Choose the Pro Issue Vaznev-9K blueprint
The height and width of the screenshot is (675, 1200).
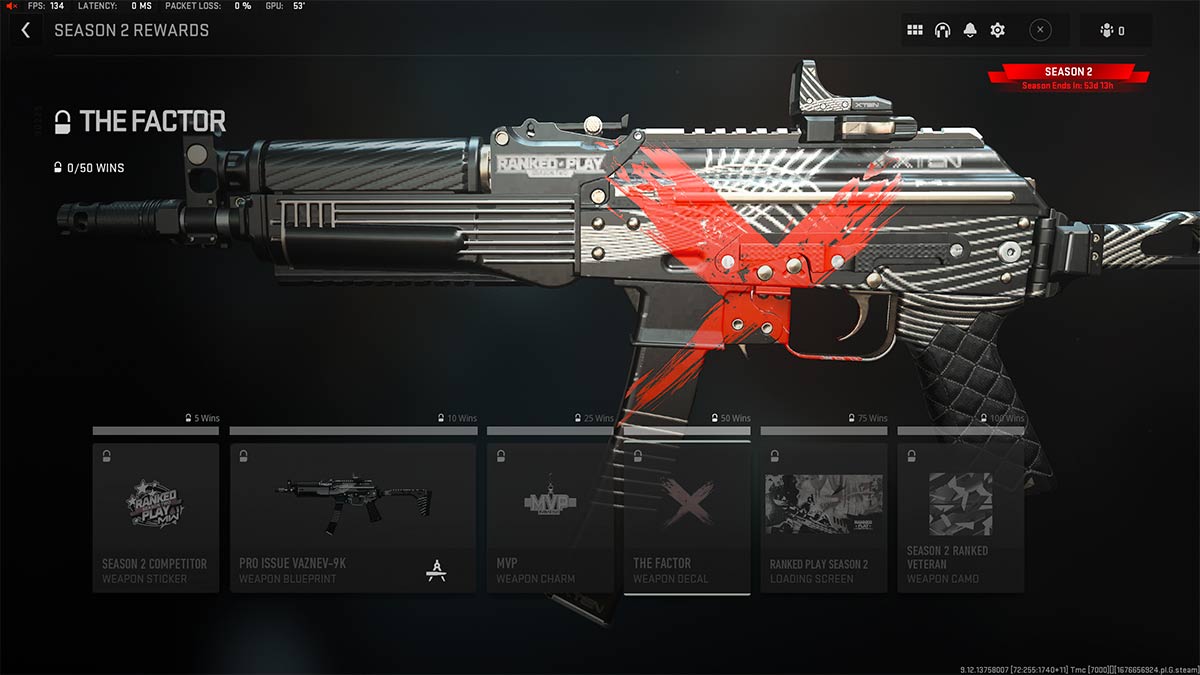pos(352,518)
